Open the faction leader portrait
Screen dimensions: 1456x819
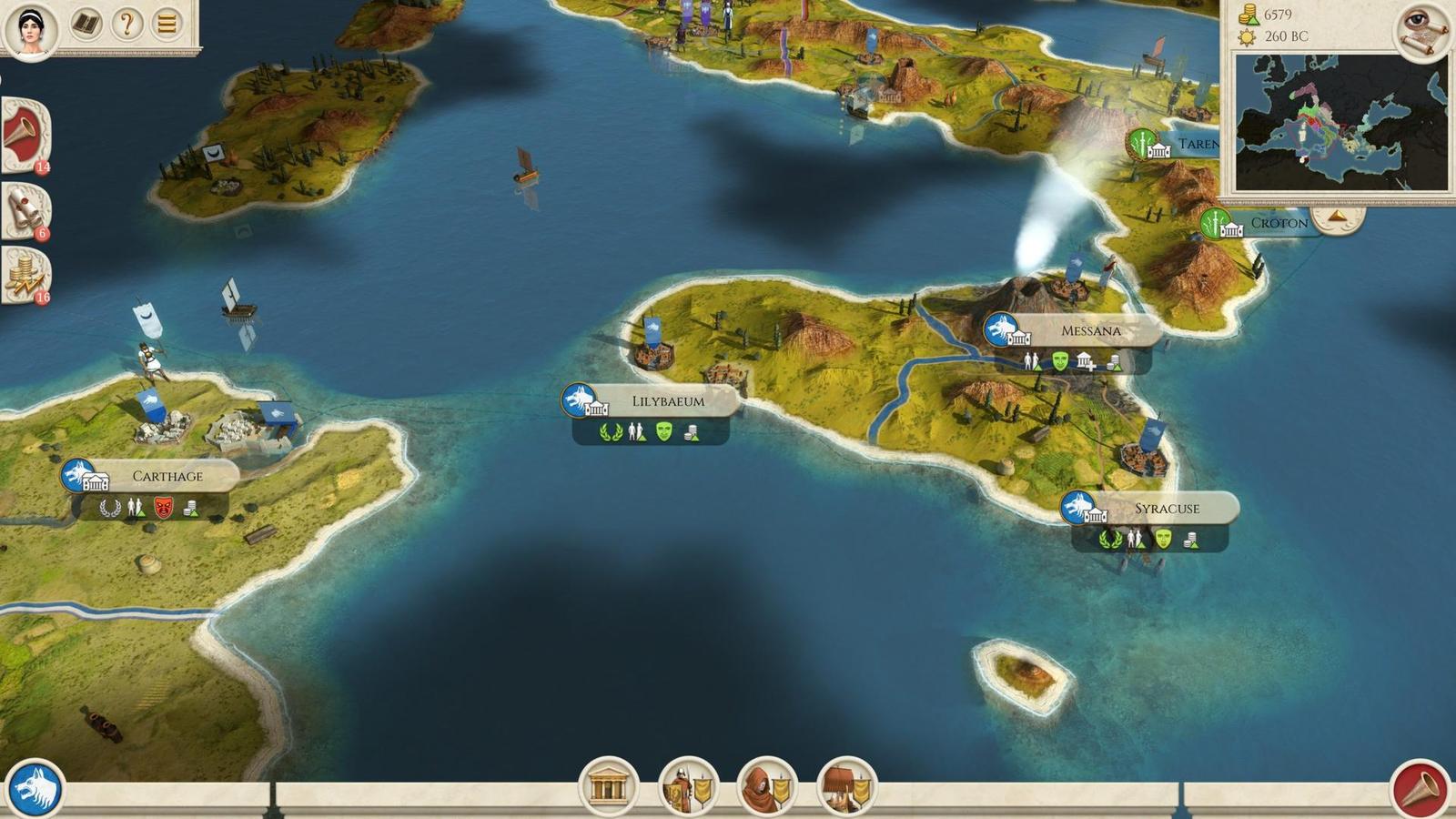tap(31, 29)
